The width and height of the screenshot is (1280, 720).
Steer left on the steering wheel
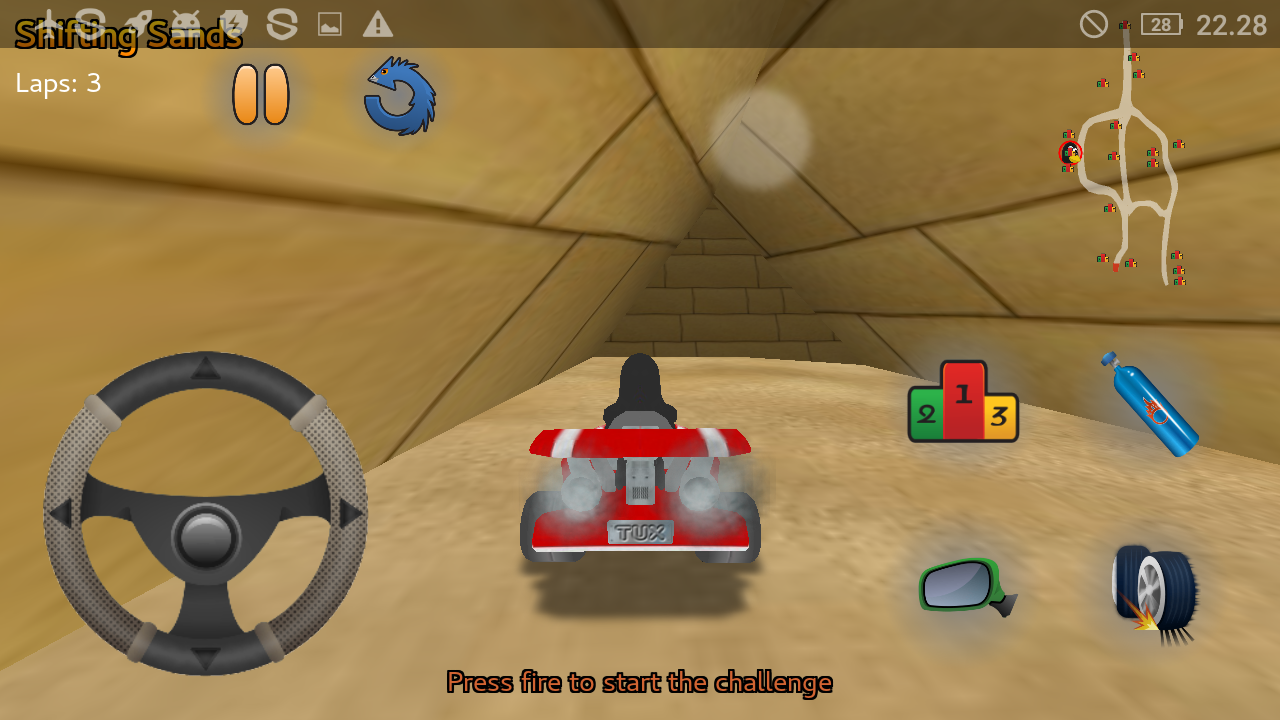(x=62, y=514)
